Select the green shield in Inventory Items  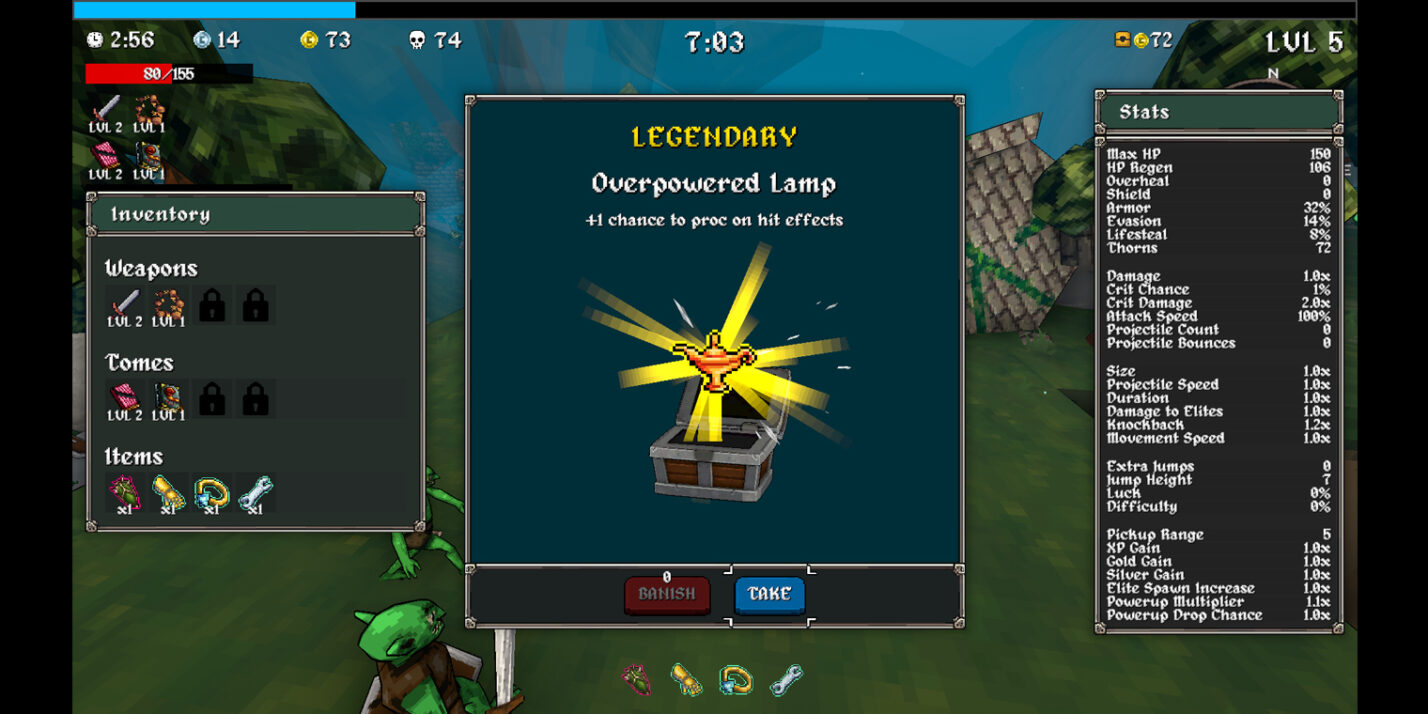click(125, 492)
